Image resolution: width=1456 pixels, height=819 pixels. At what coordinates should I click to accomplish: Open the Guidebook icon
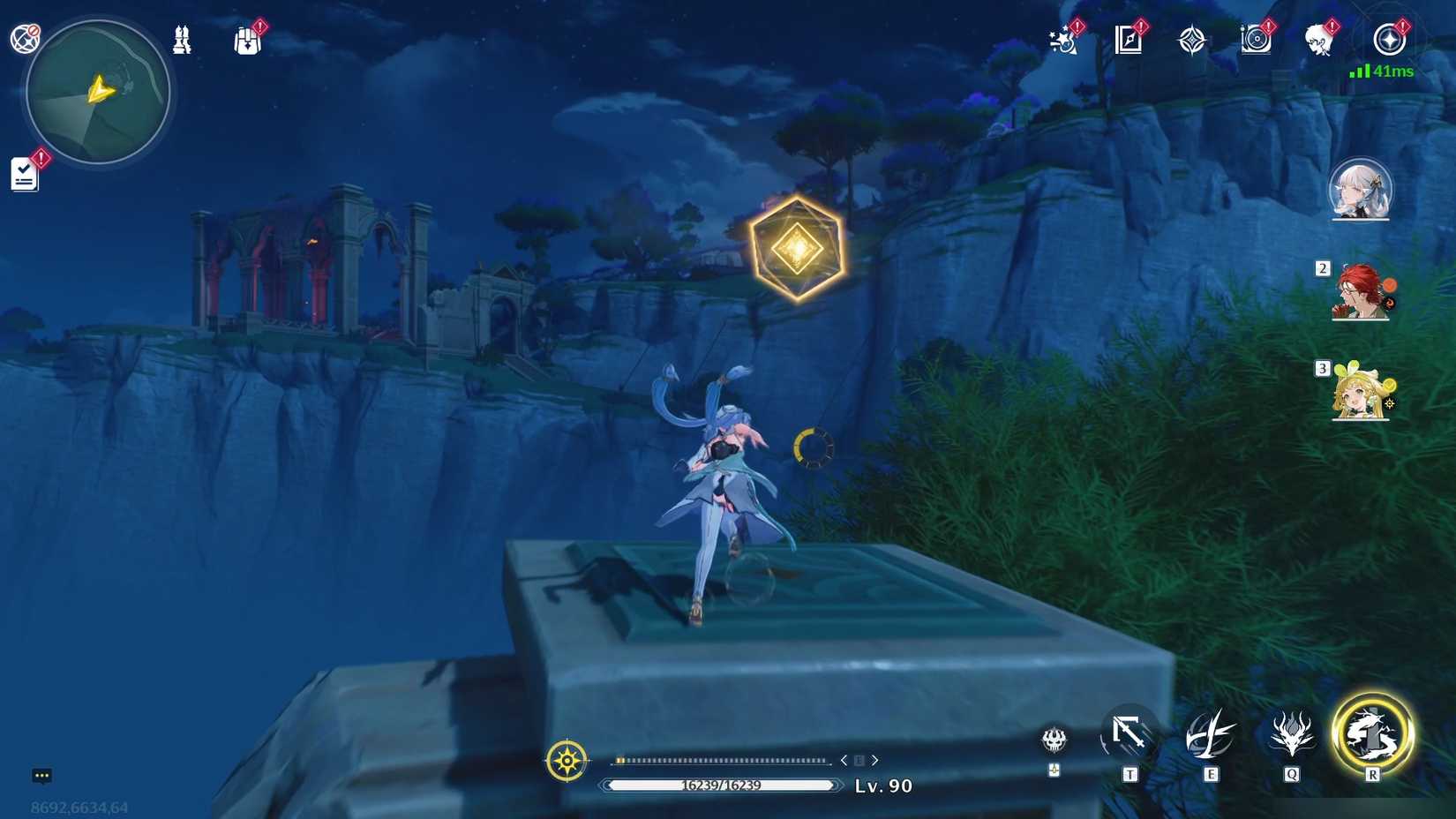coord(1130,38)
